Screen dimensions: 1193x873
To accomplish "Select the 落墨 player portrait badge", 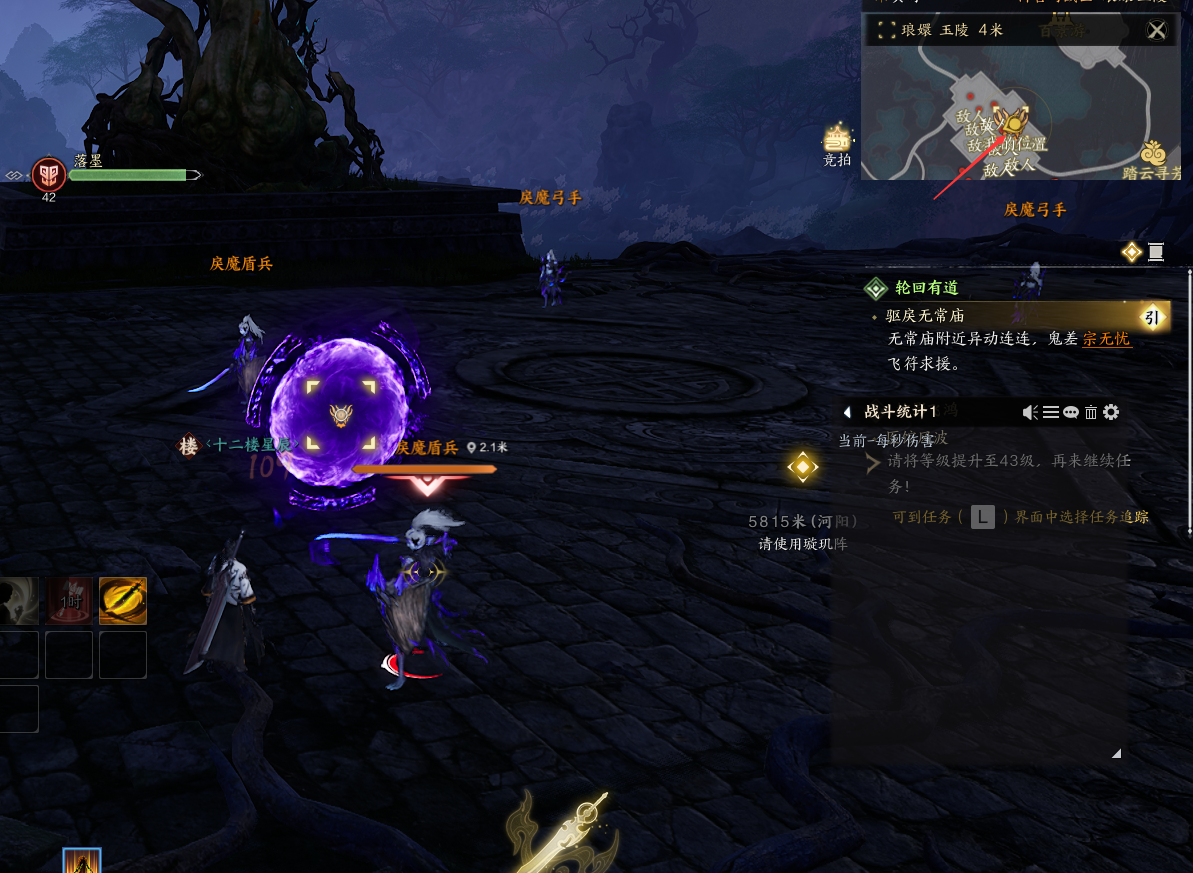I will pyautogui.click(x=48, y=175).
